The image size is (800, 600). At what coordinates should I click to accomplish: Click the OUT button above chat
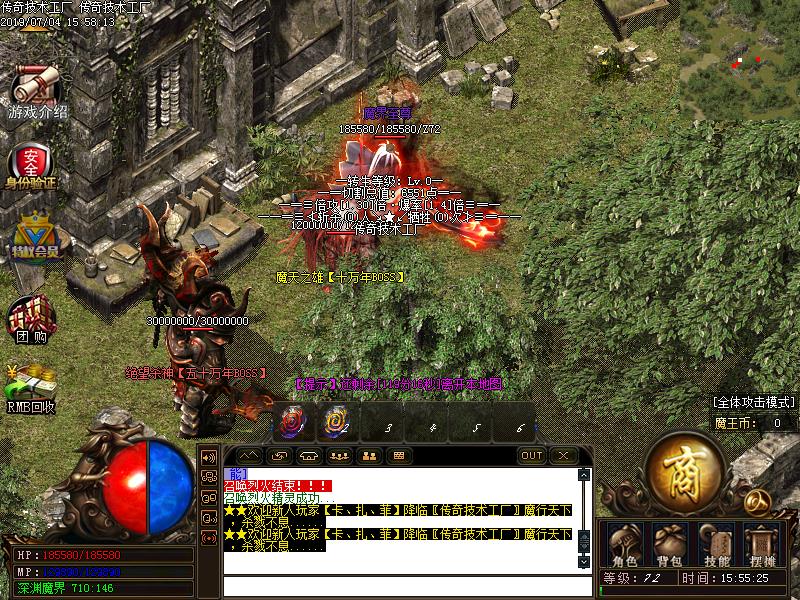pos(532,456)
